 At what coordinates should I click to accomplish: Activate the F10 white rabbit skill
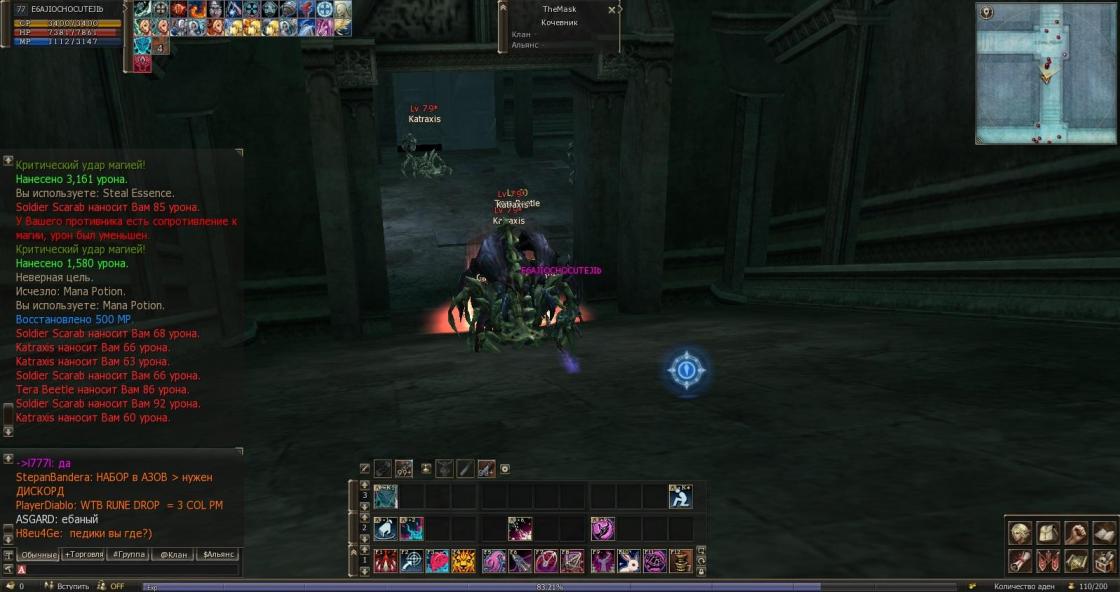(628, 561)
